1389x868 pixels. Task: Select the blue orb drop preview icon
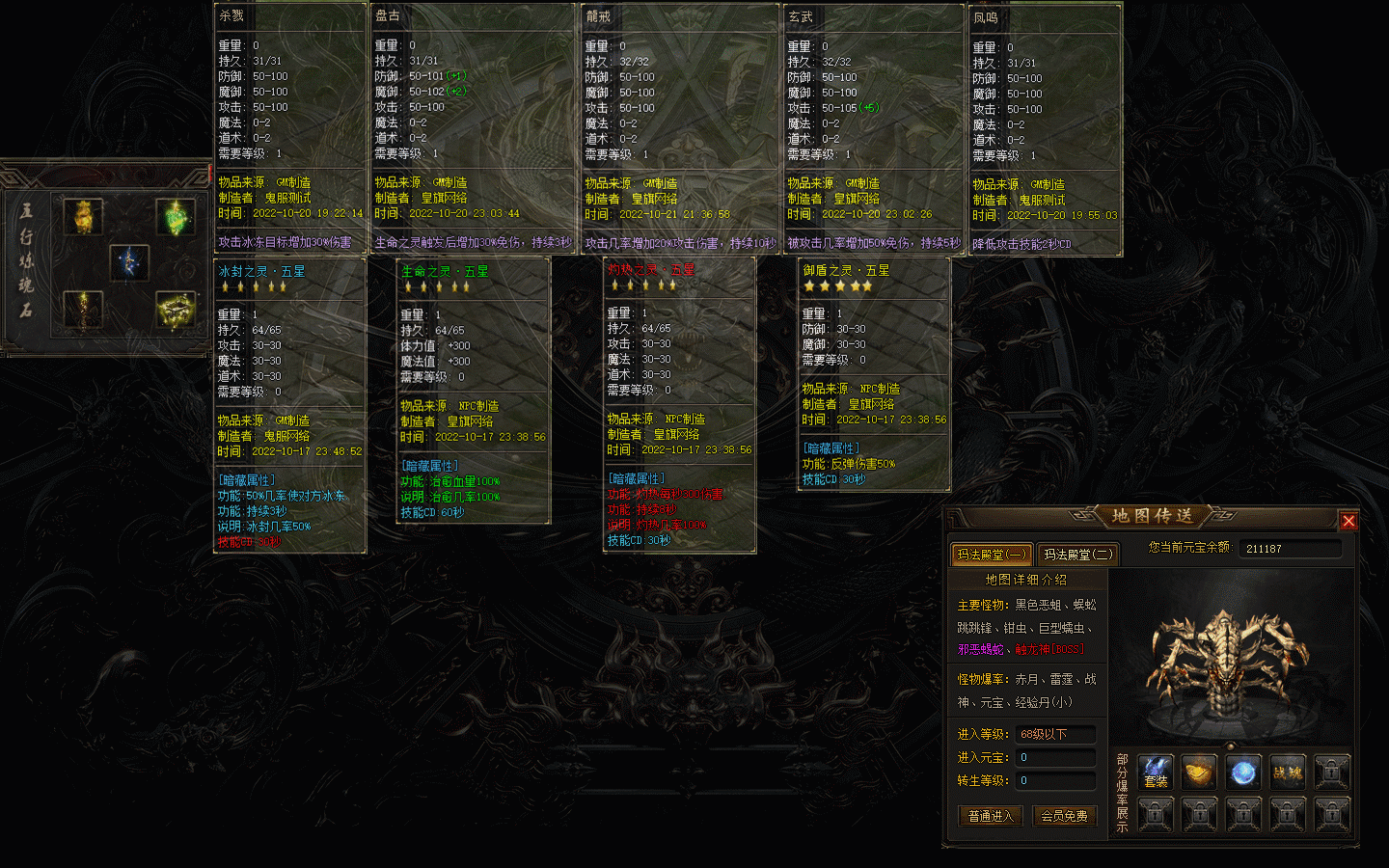pos(1243,773)
